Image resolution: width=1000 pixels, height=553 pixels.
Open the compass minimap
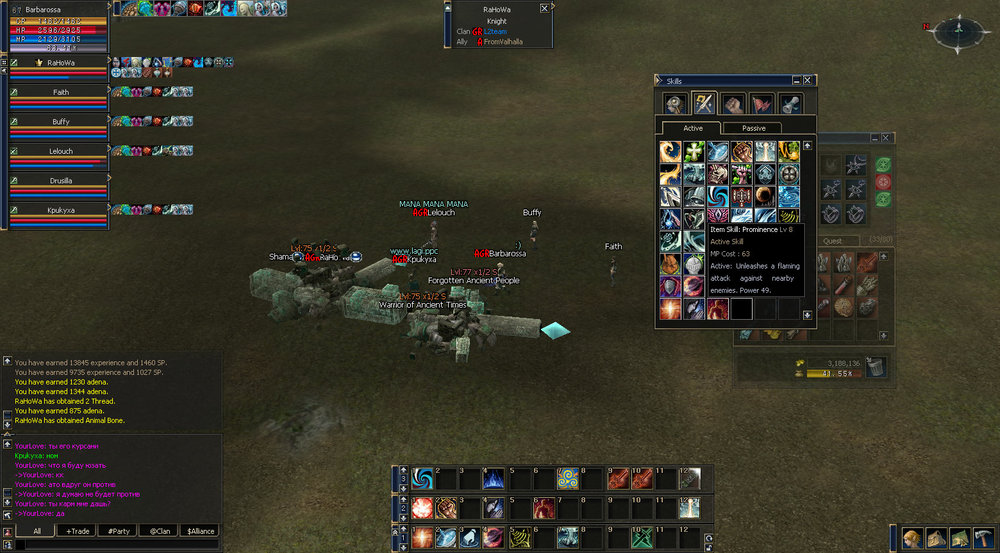click(x=957, y=33)
